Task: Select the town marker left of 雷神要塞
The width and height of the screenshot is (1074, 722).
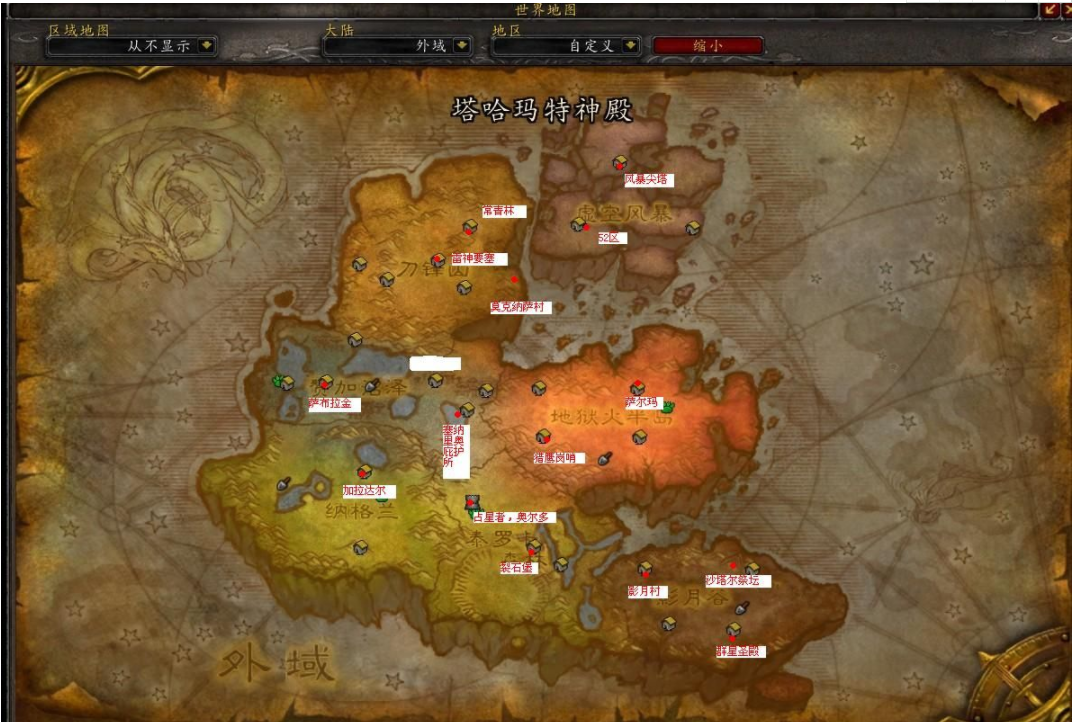Action: pos(438,261)
